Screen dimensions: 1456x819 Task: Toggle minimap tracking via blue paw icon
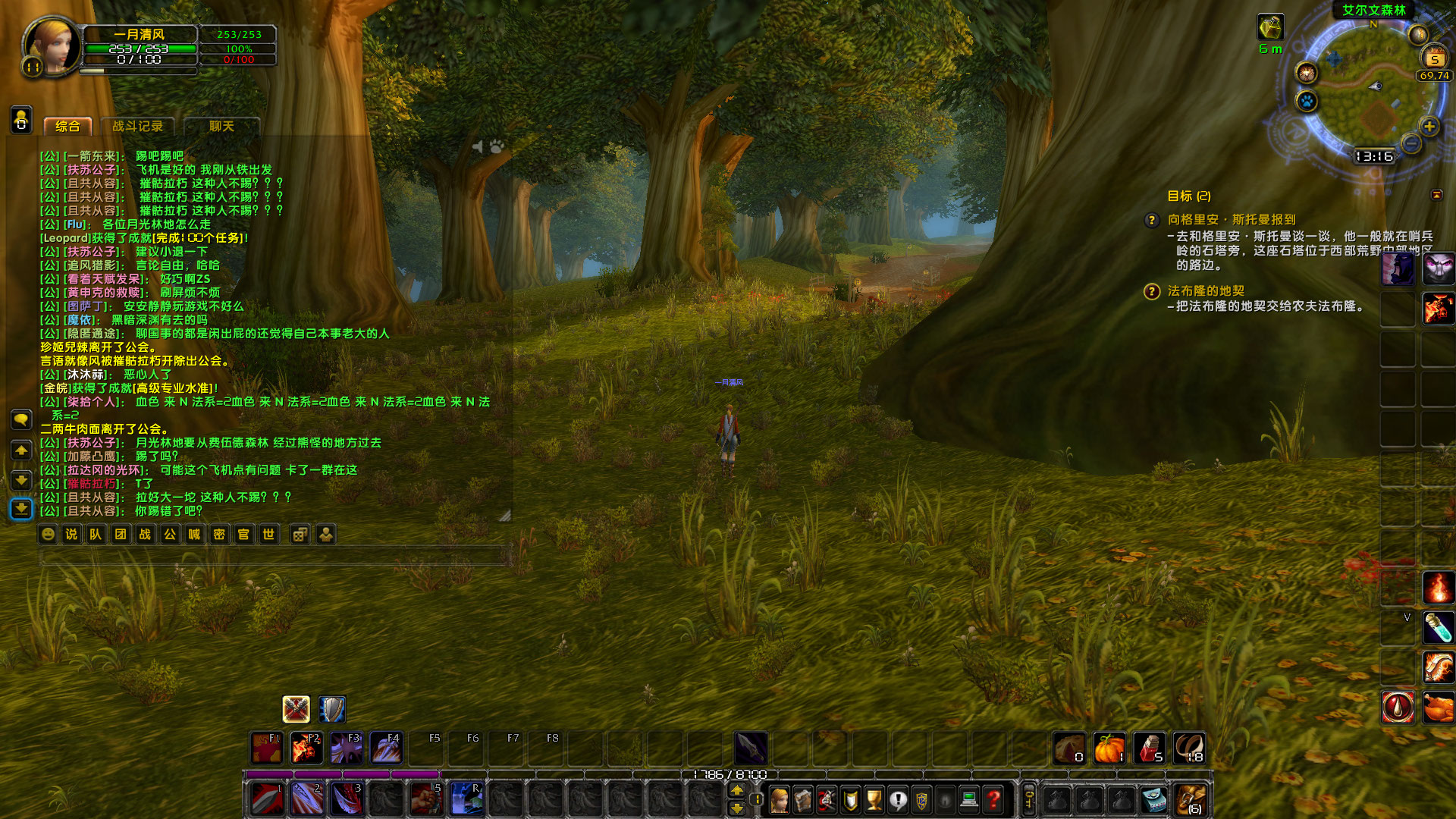pos(1307,102)
